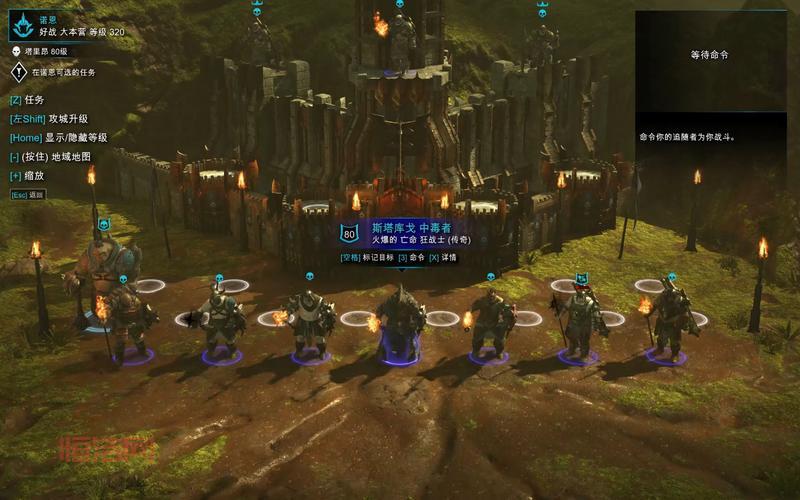Viewport: 800px width, 500px height.
Task: Open 命令 for 斯塔库戈
Action: (x=411, y=257)
